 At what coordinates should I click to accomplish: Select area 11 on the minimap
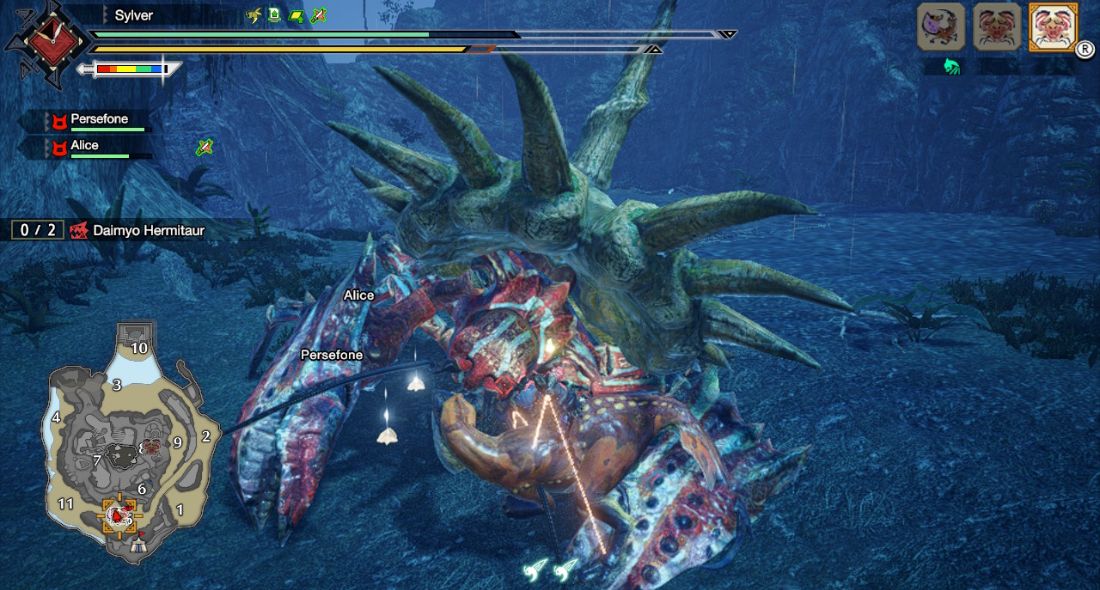66,504
